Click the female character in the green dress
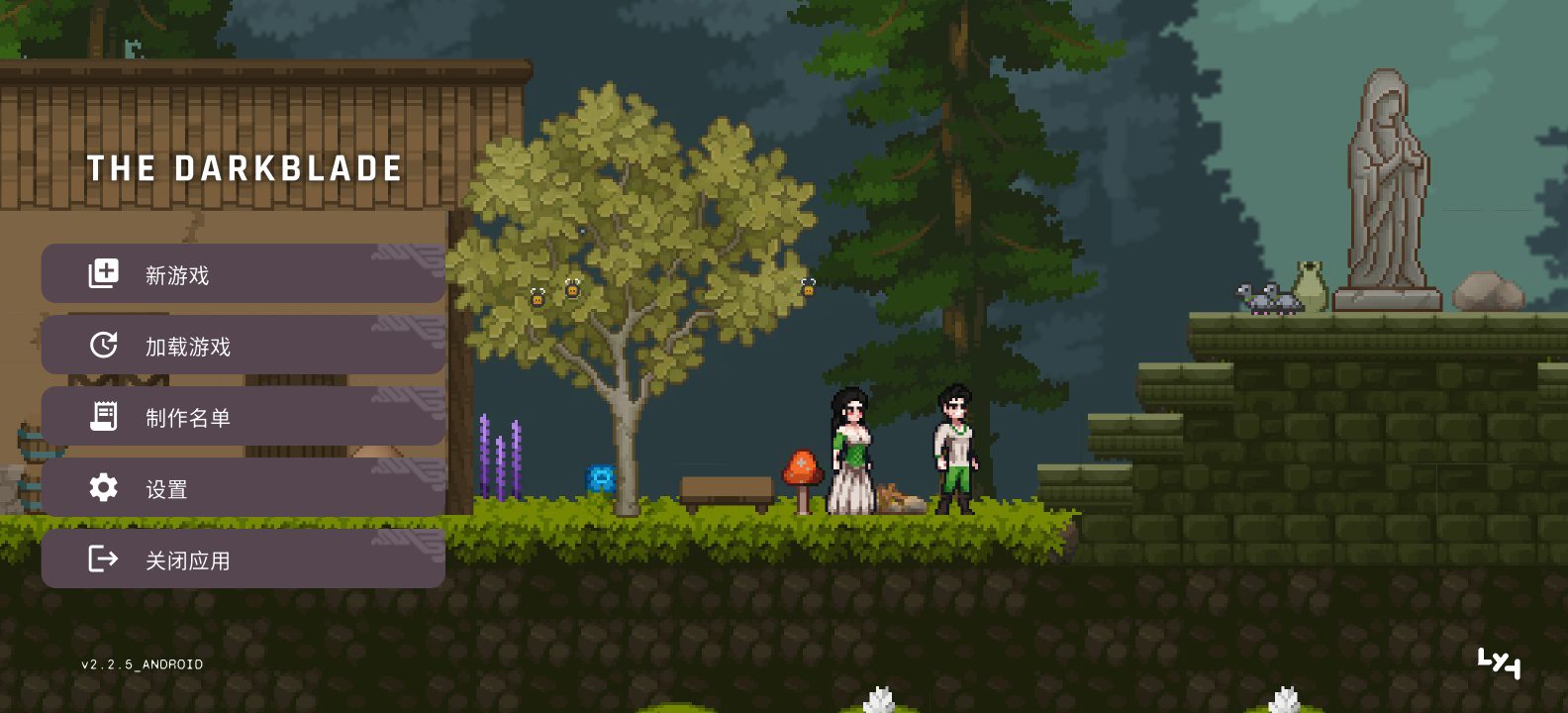1568x713 pixels. (849, 451)
